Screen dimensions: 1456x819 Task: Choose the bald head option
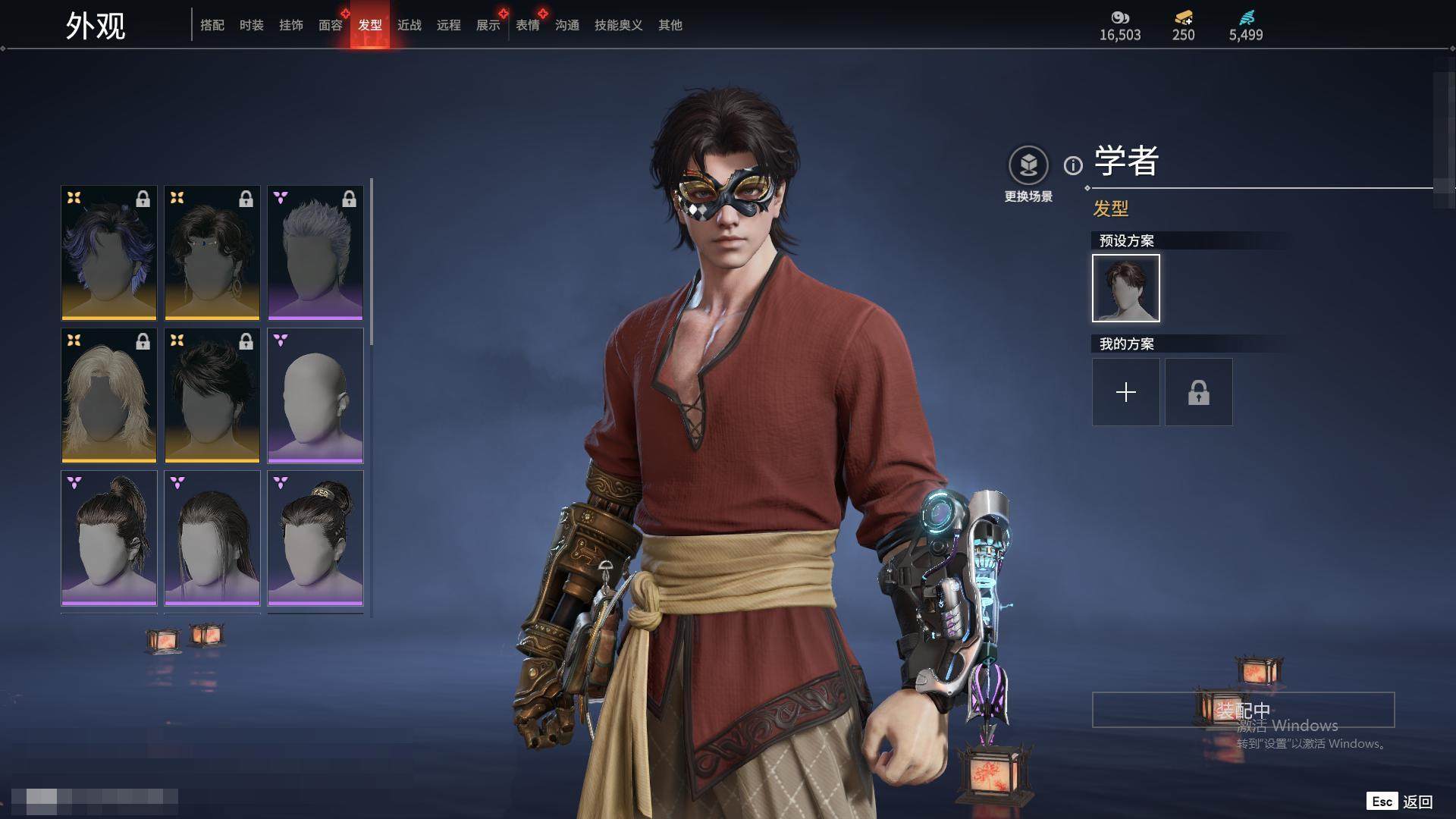(315, 395)
